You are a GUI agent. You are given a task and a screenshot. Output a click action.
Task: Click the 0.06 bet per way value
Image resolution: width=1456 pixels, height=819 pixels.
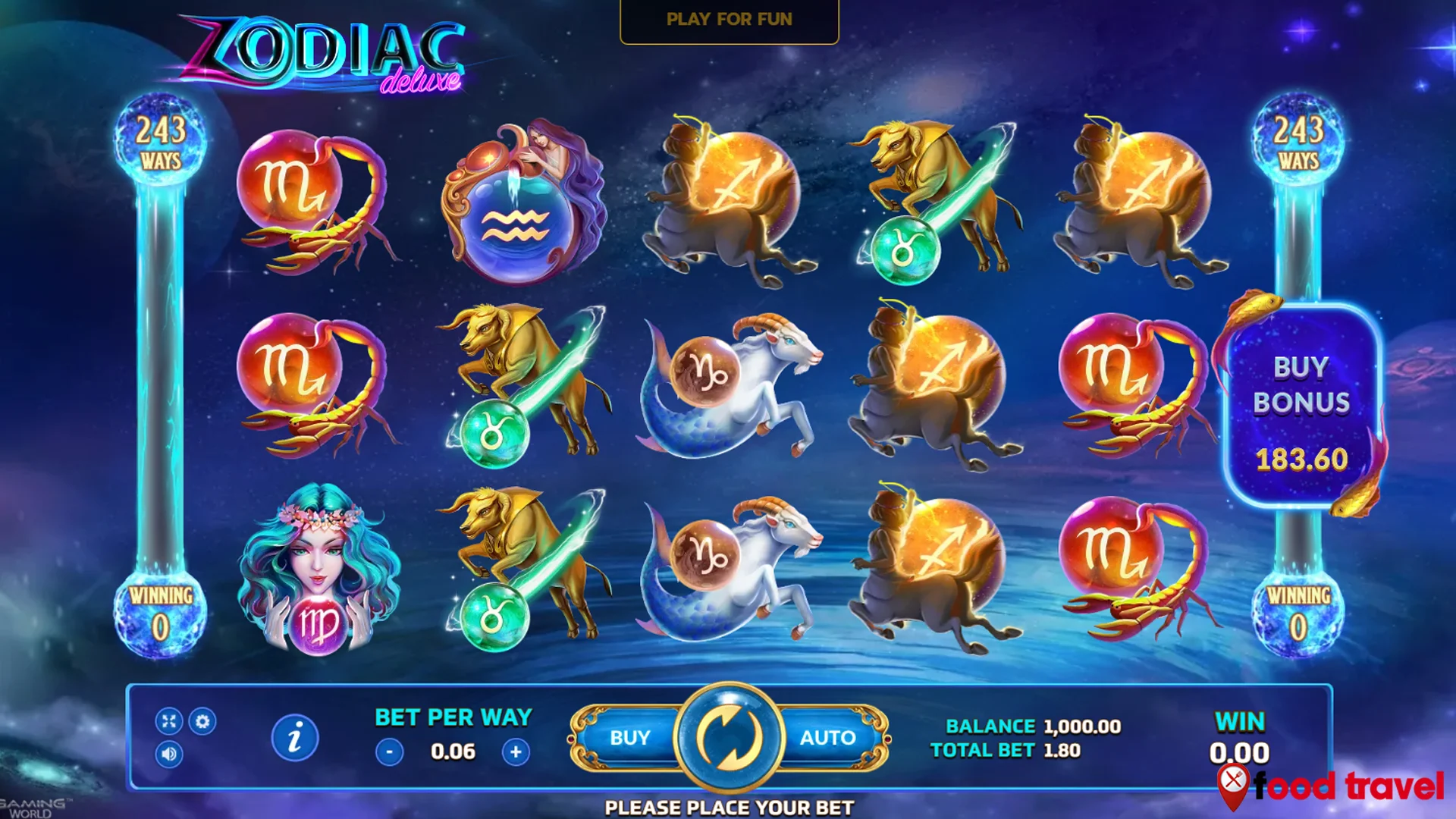pyautogui.click(x=453, y=752)
